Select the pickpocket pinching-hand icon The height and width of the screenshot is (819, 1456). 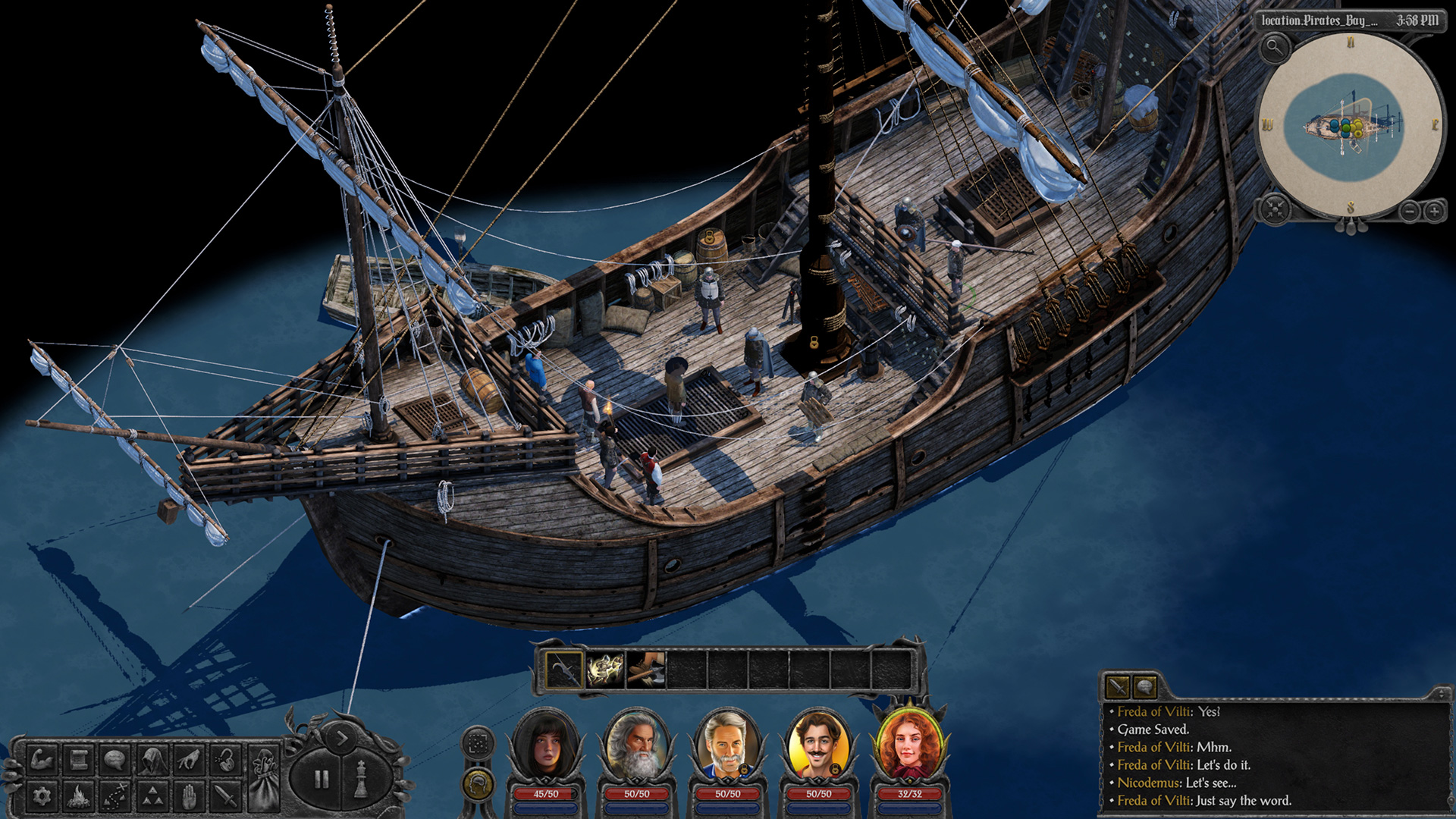point(189,759)
